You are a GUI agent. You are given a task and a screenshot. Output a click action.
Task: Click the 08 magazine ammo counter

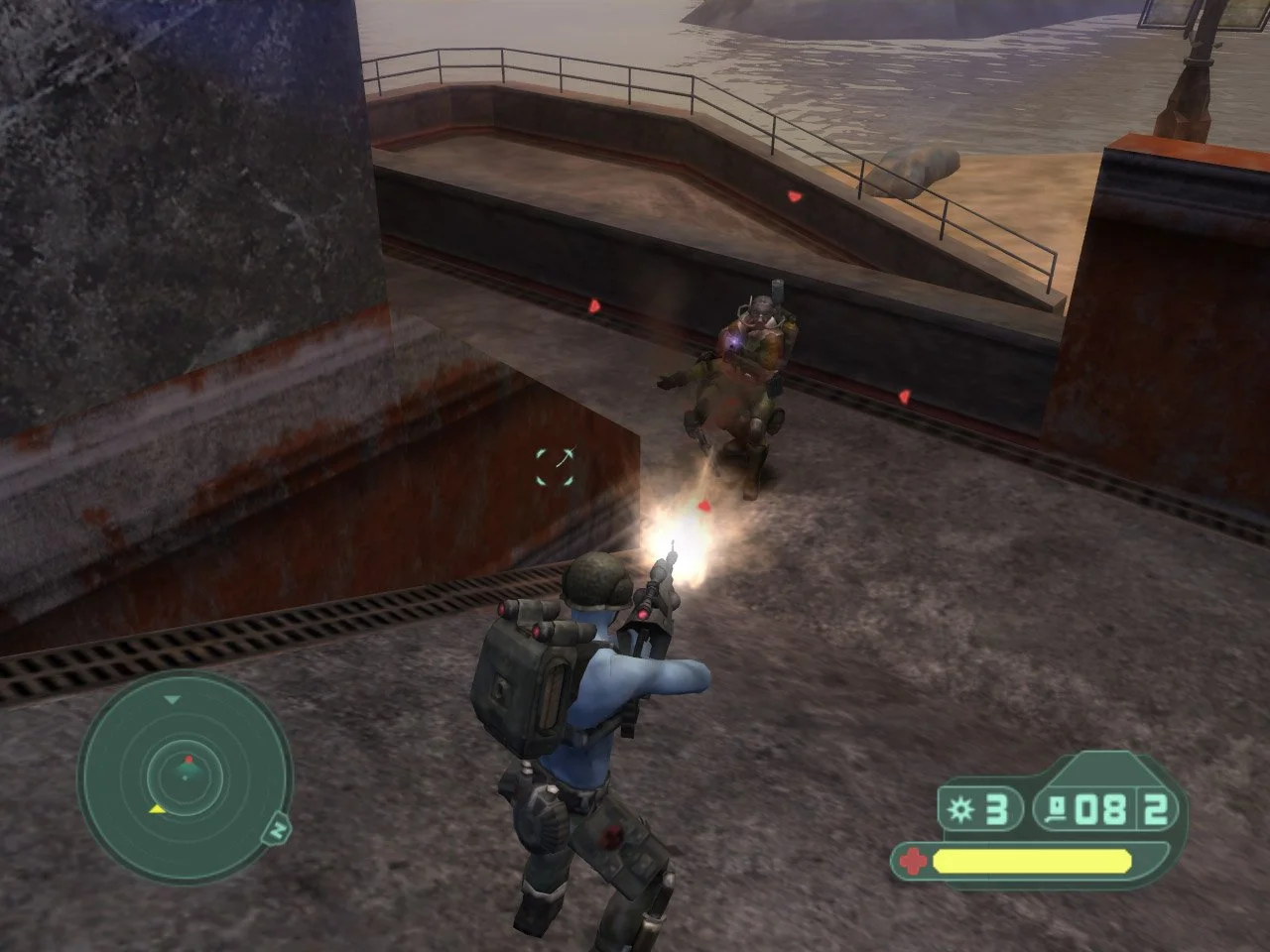click(x=1101, y=808)
